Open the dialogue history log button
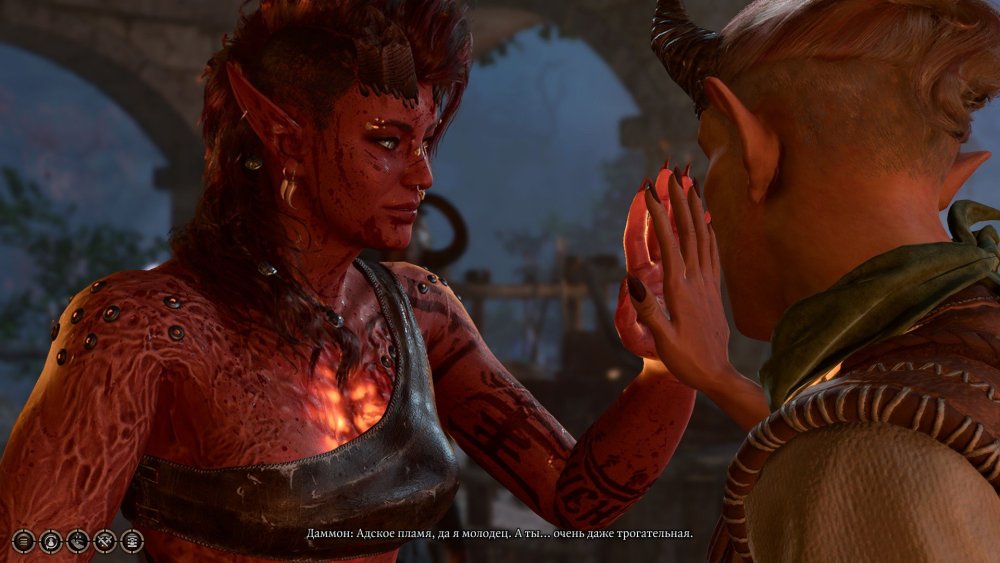 24,541
